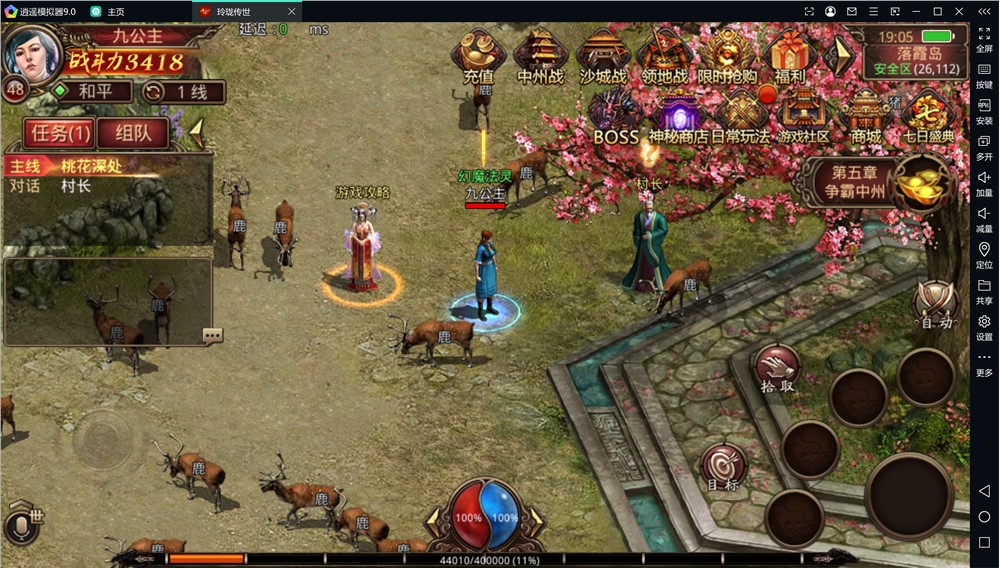1000x568 pixels.
Task: Toggle the 自动 auto-battle button
Action: [936, 301]
